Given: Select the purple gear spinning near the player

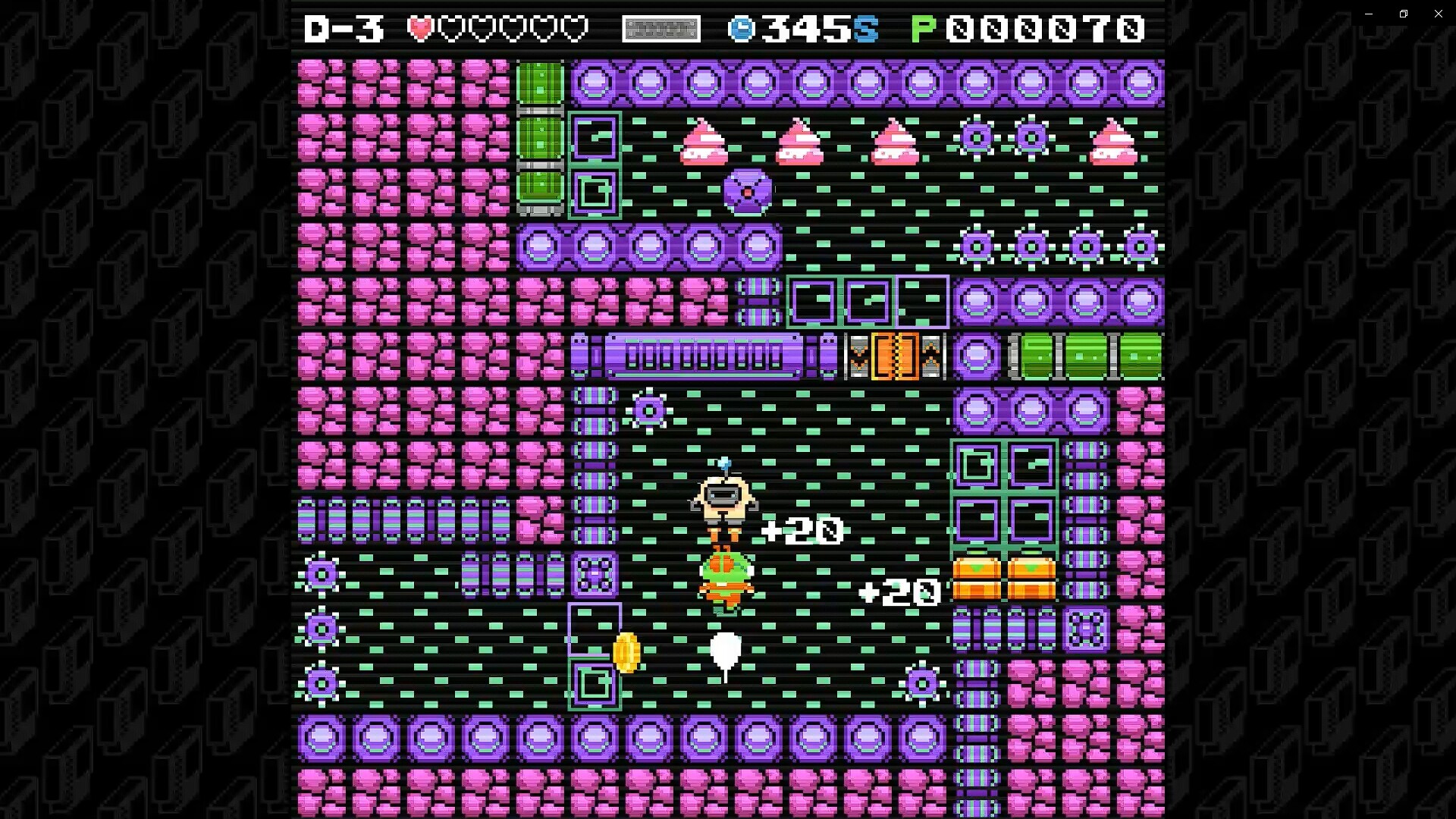Looking at the screenshot, I should point(651,409).
